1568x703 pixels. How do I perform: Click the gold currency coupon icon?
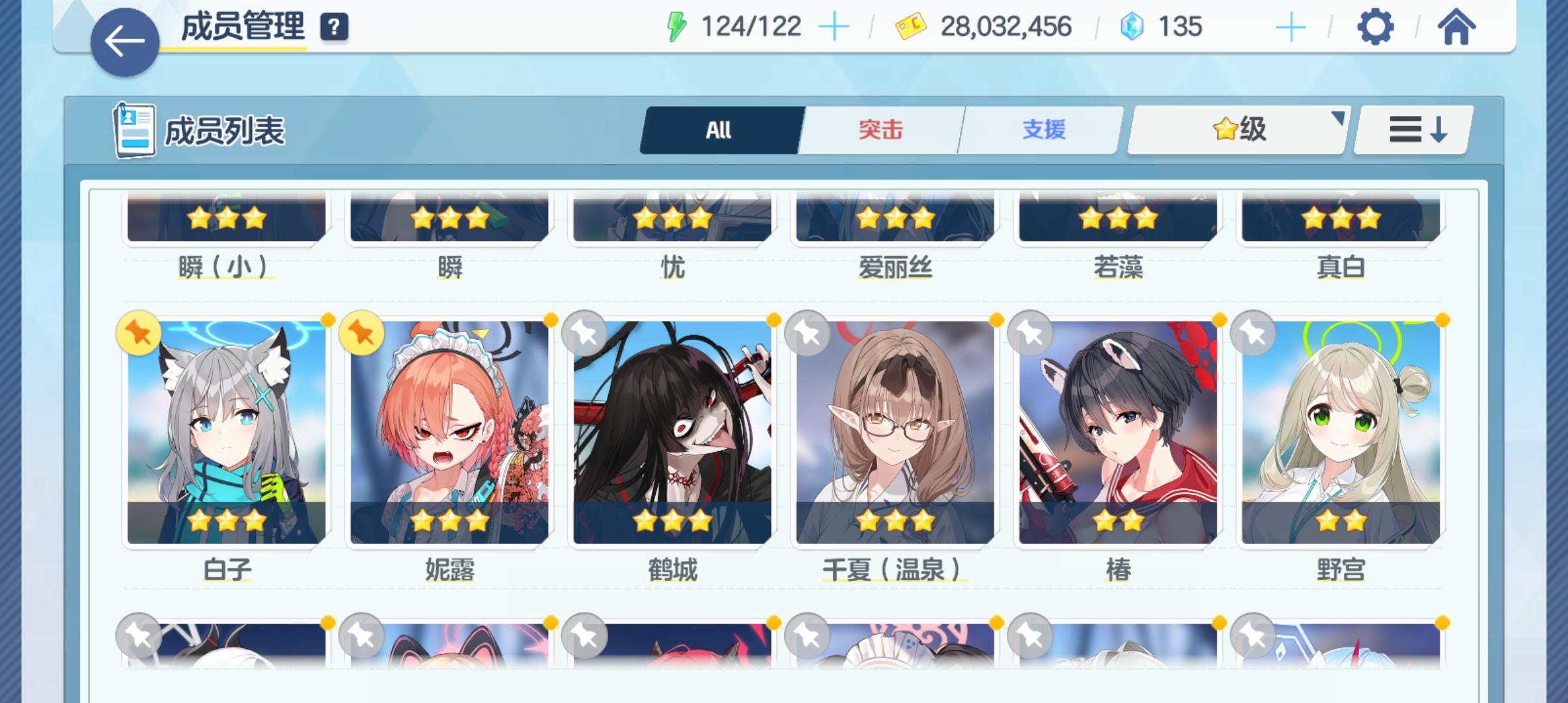(x=910, y=26)
